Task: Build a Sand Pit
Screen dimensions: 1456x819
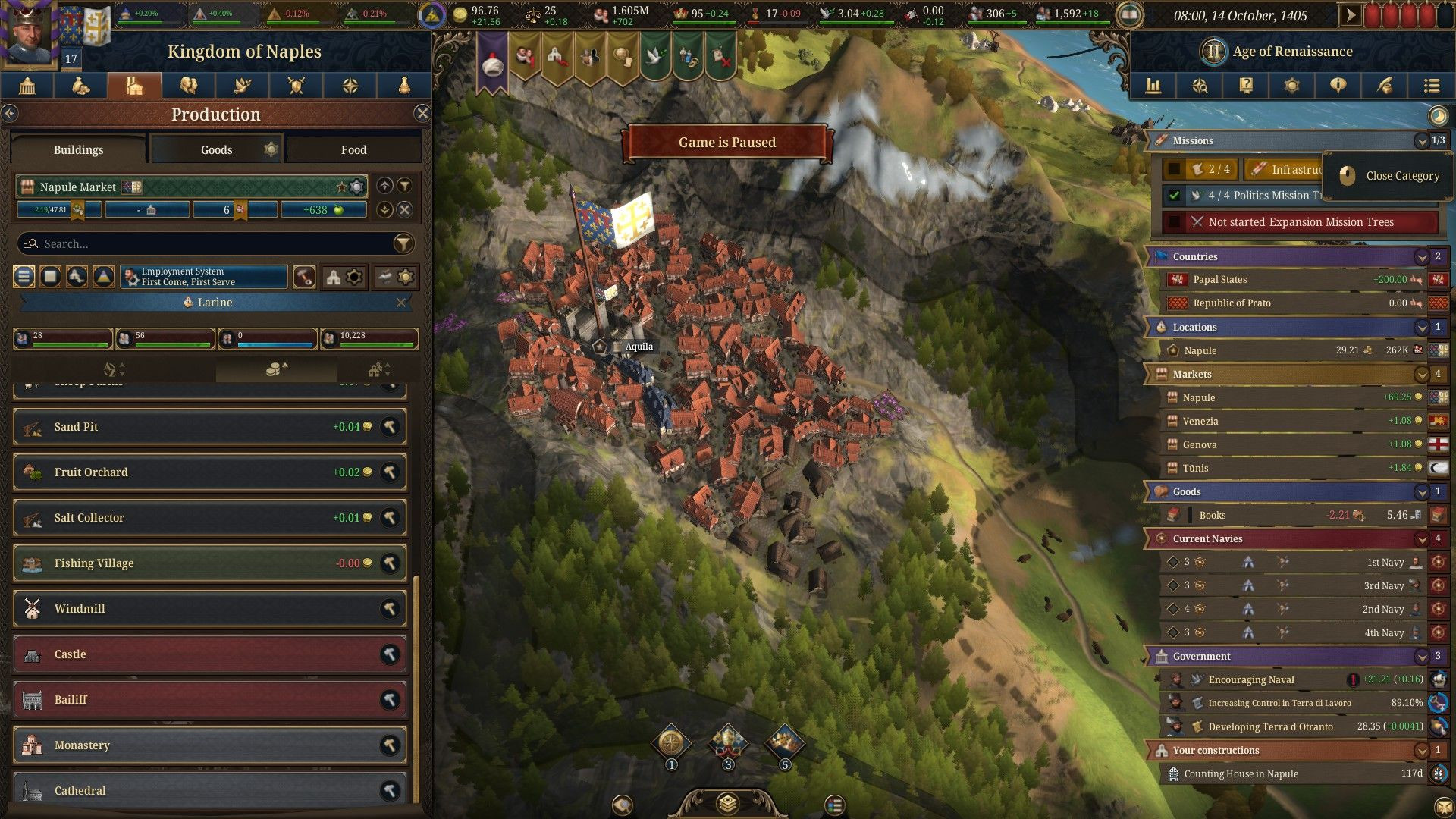Action: [x=390, y=427]
